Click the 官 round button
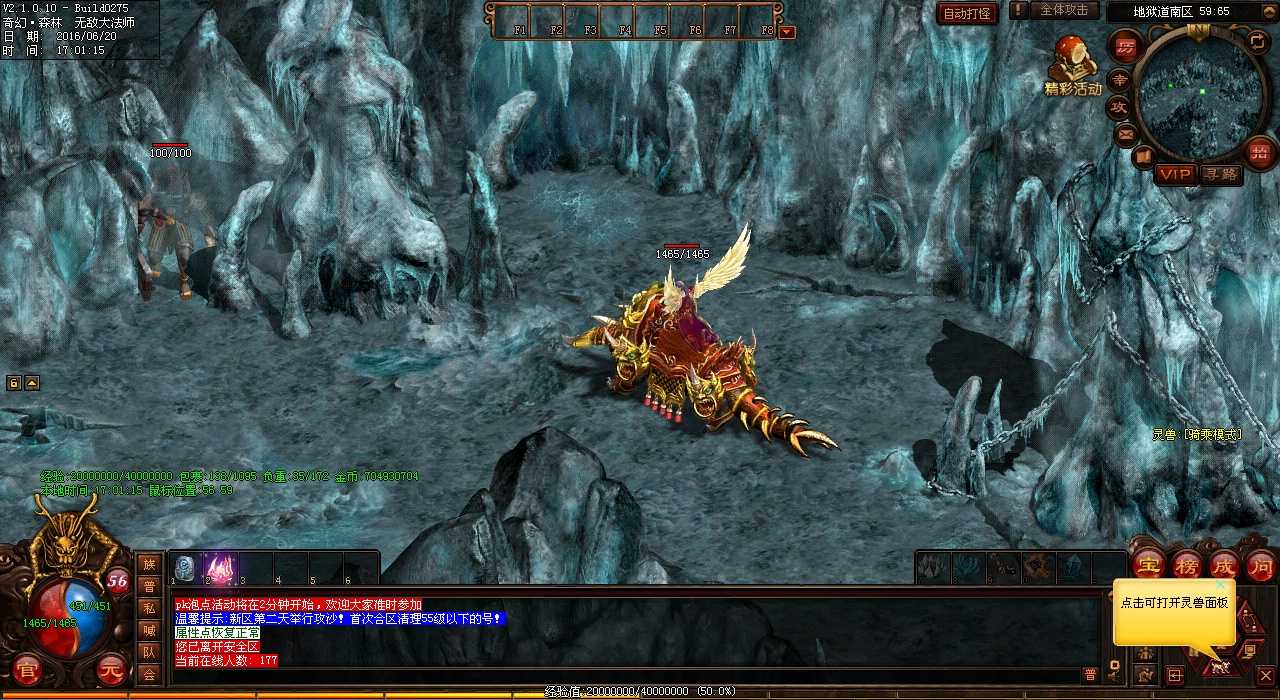 click(27, 667)
